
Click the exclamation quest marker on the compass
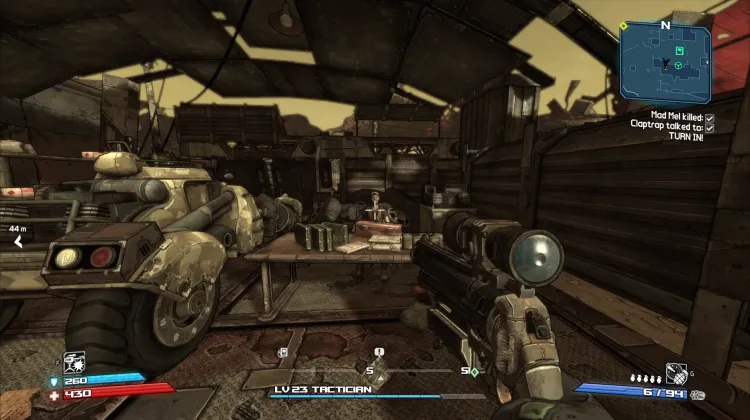tap(380, 352)
